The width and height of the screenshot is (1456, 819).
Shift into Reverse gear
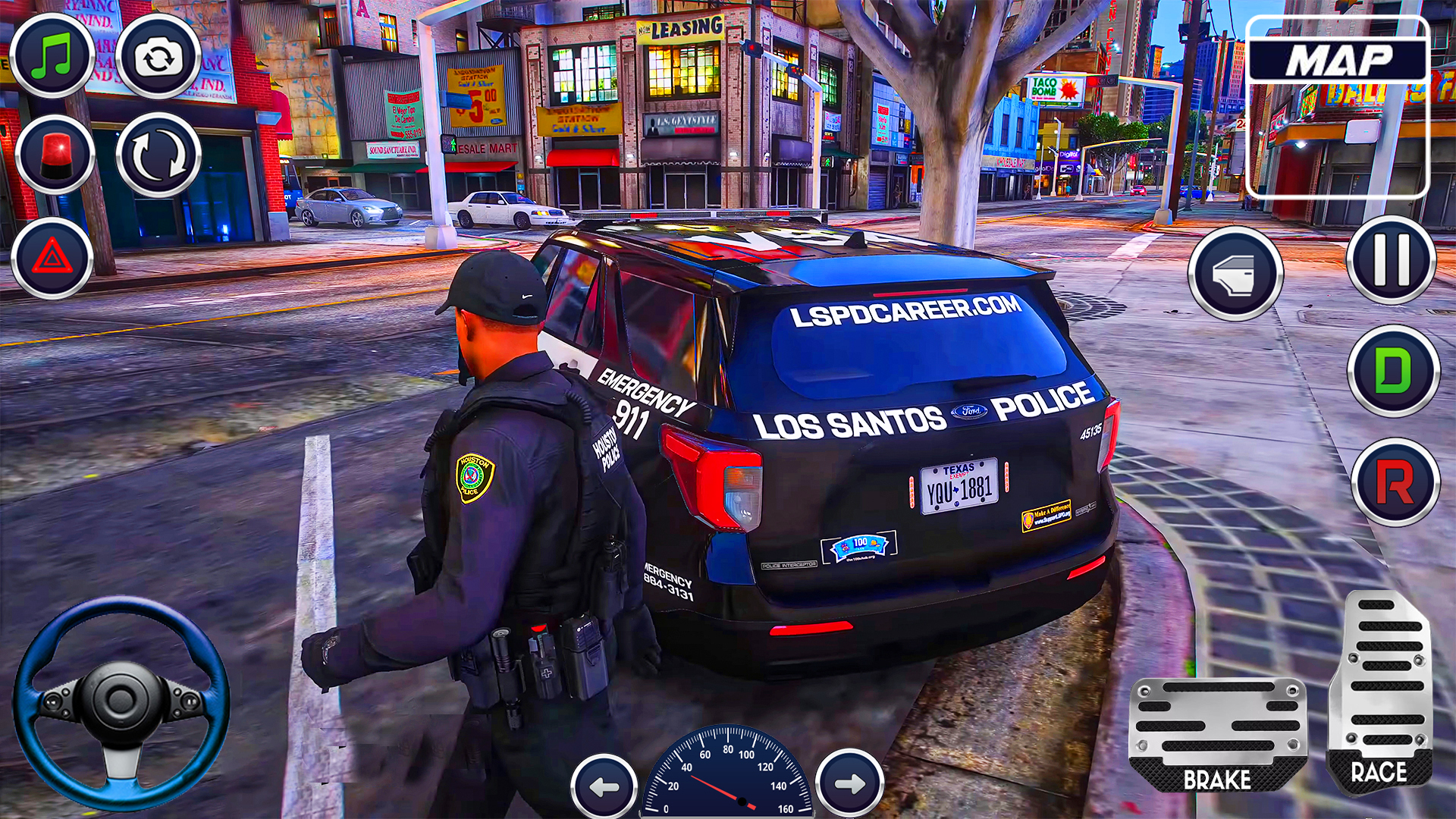(x=1395, y=482)
